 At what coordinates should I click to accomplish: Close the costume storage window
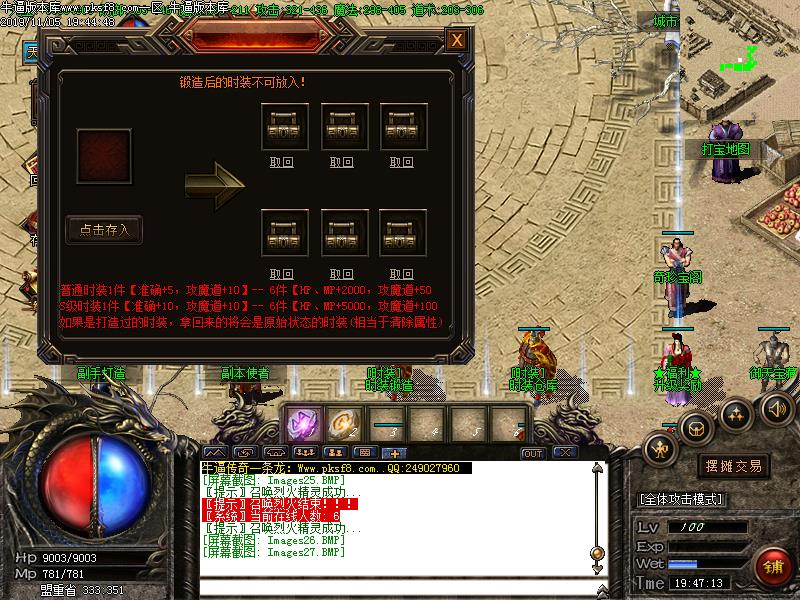457,39
